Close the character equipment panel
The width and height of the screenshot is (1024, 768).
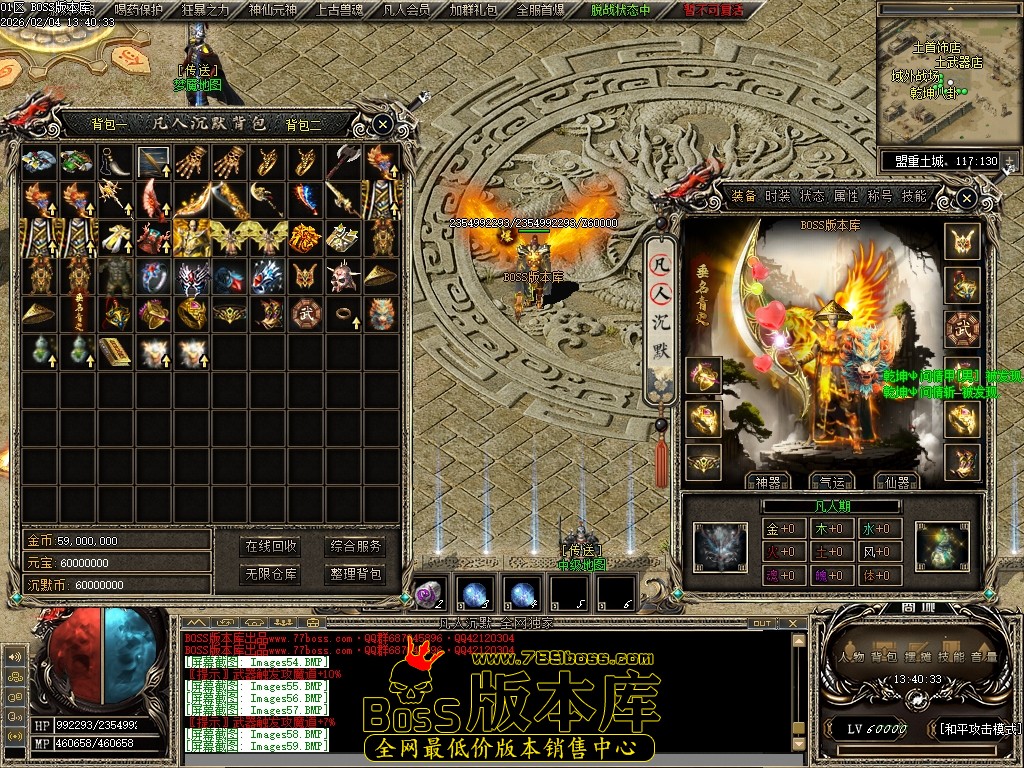point(966,199)
